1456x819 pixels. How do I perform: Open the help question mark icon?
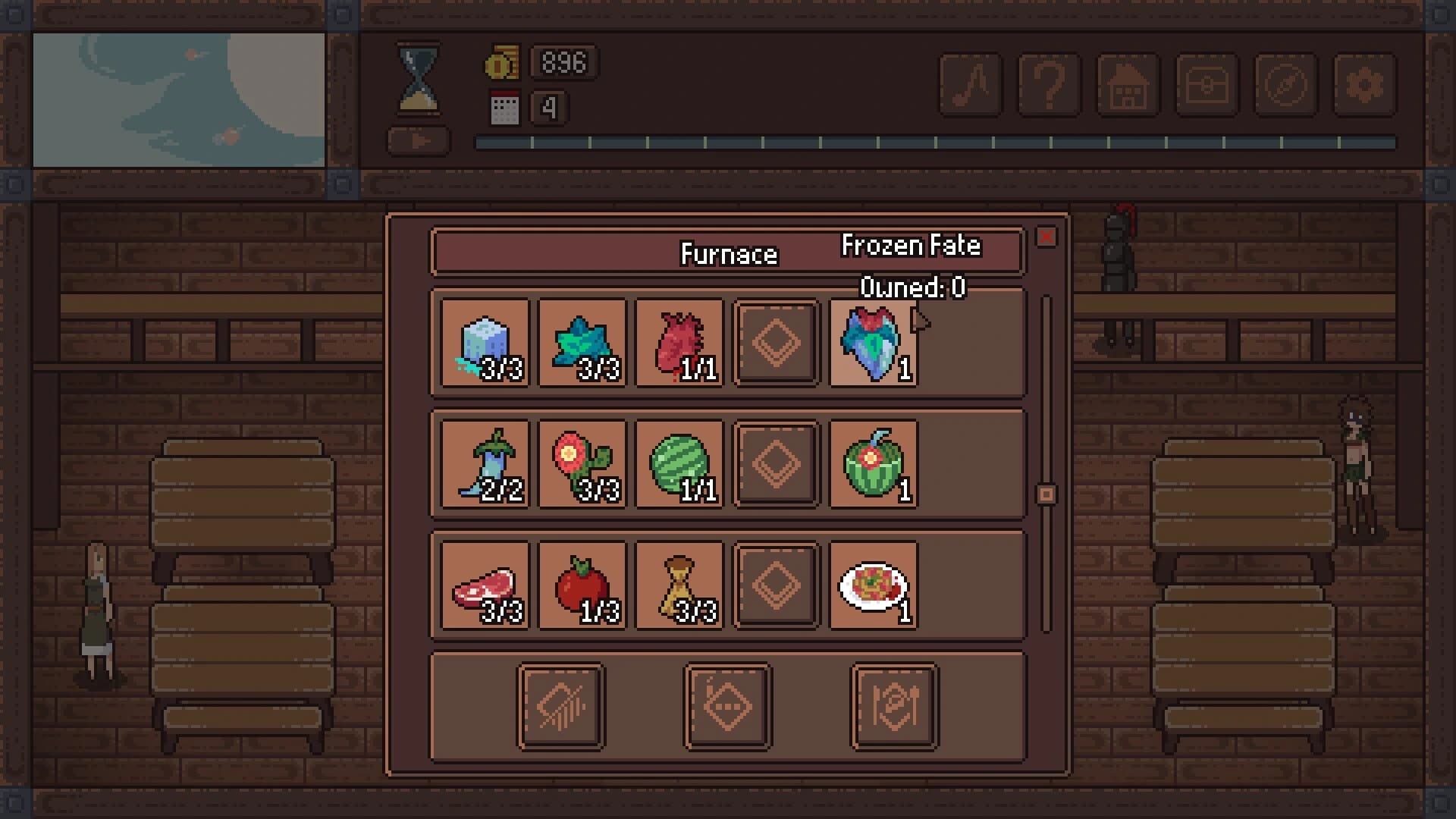1049,86
